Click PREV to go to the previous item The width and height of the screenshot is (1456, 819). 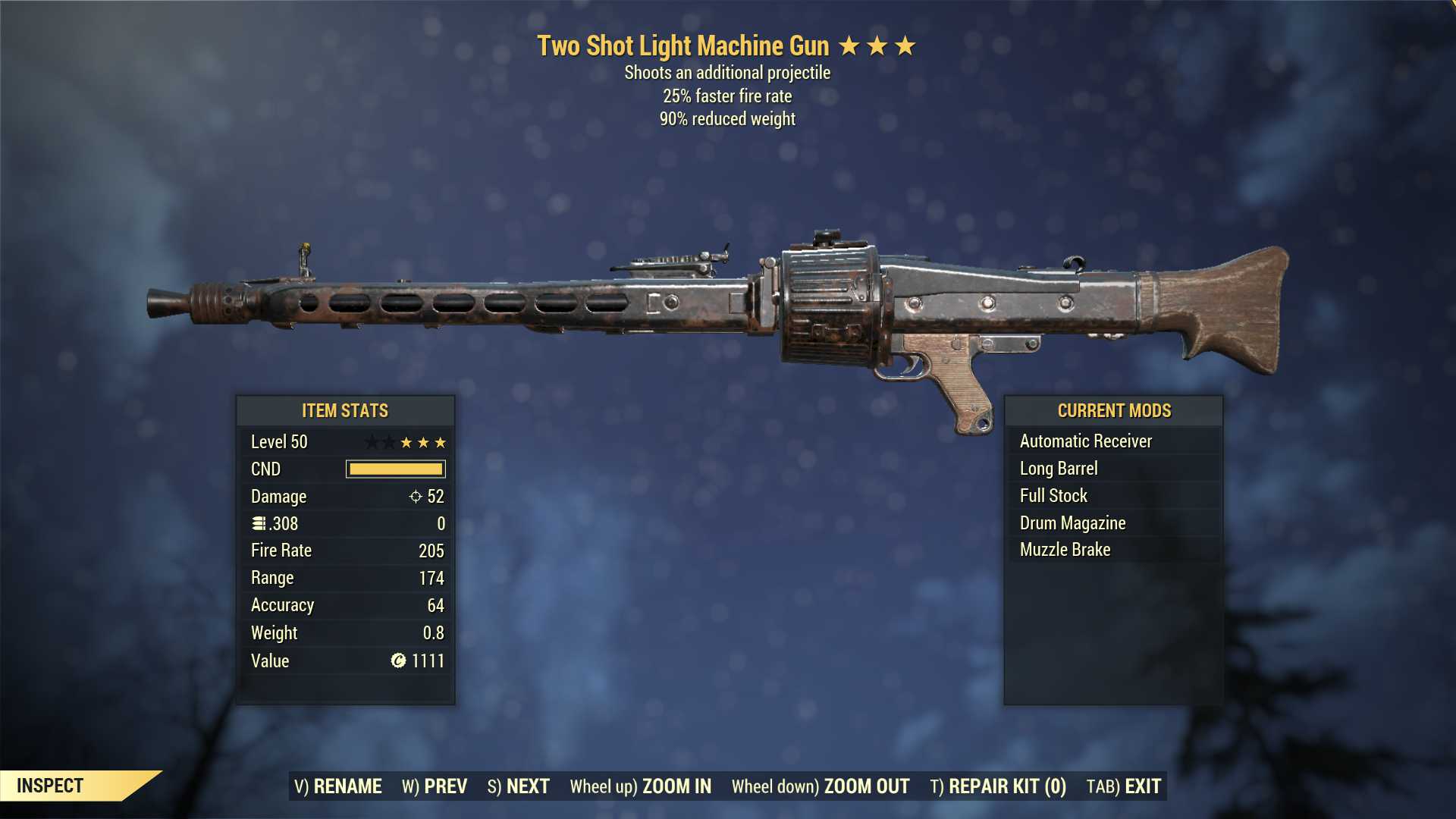[447, 786]
